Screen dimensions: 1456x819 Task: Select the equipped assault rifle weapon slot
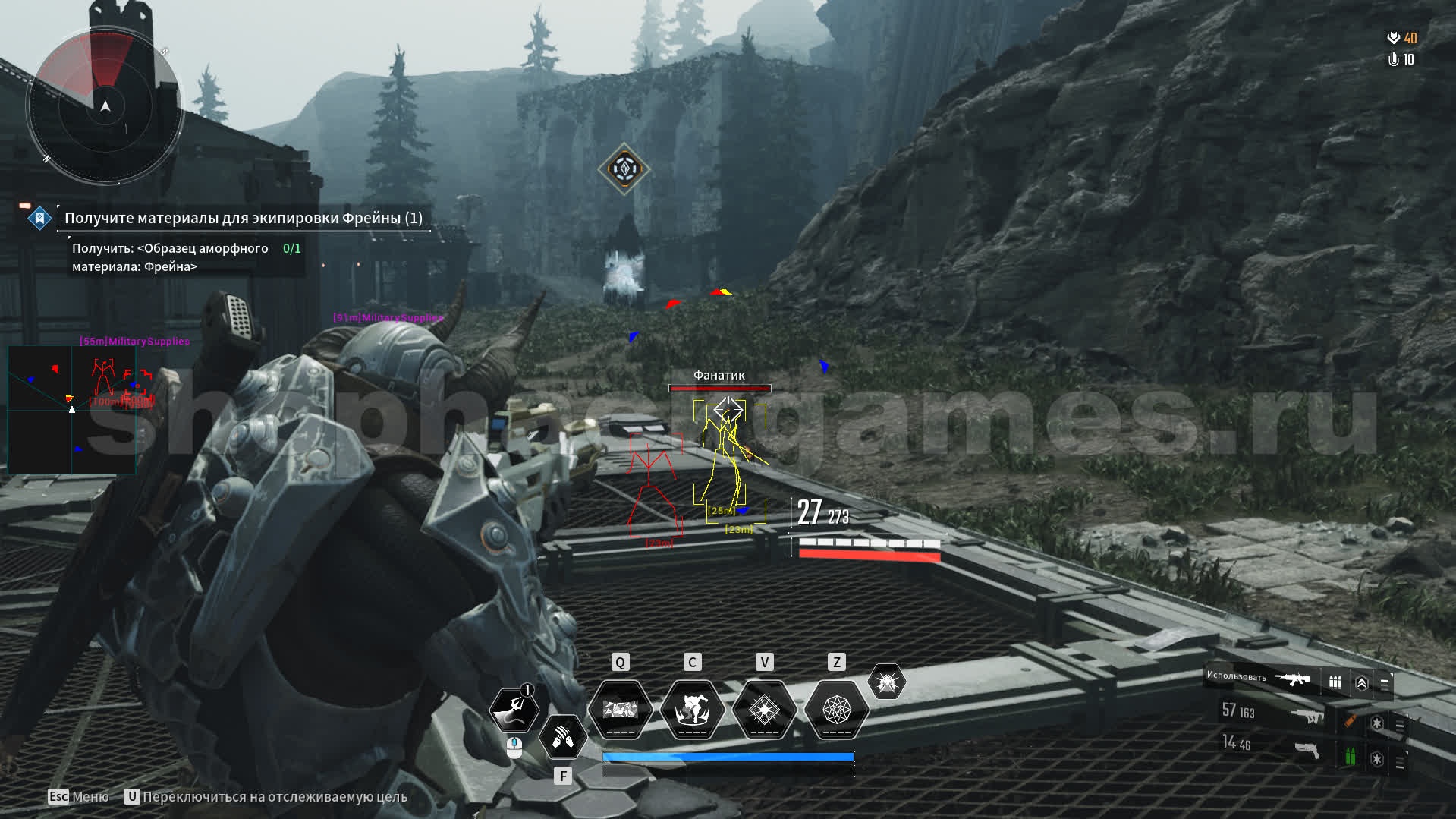1293,679
